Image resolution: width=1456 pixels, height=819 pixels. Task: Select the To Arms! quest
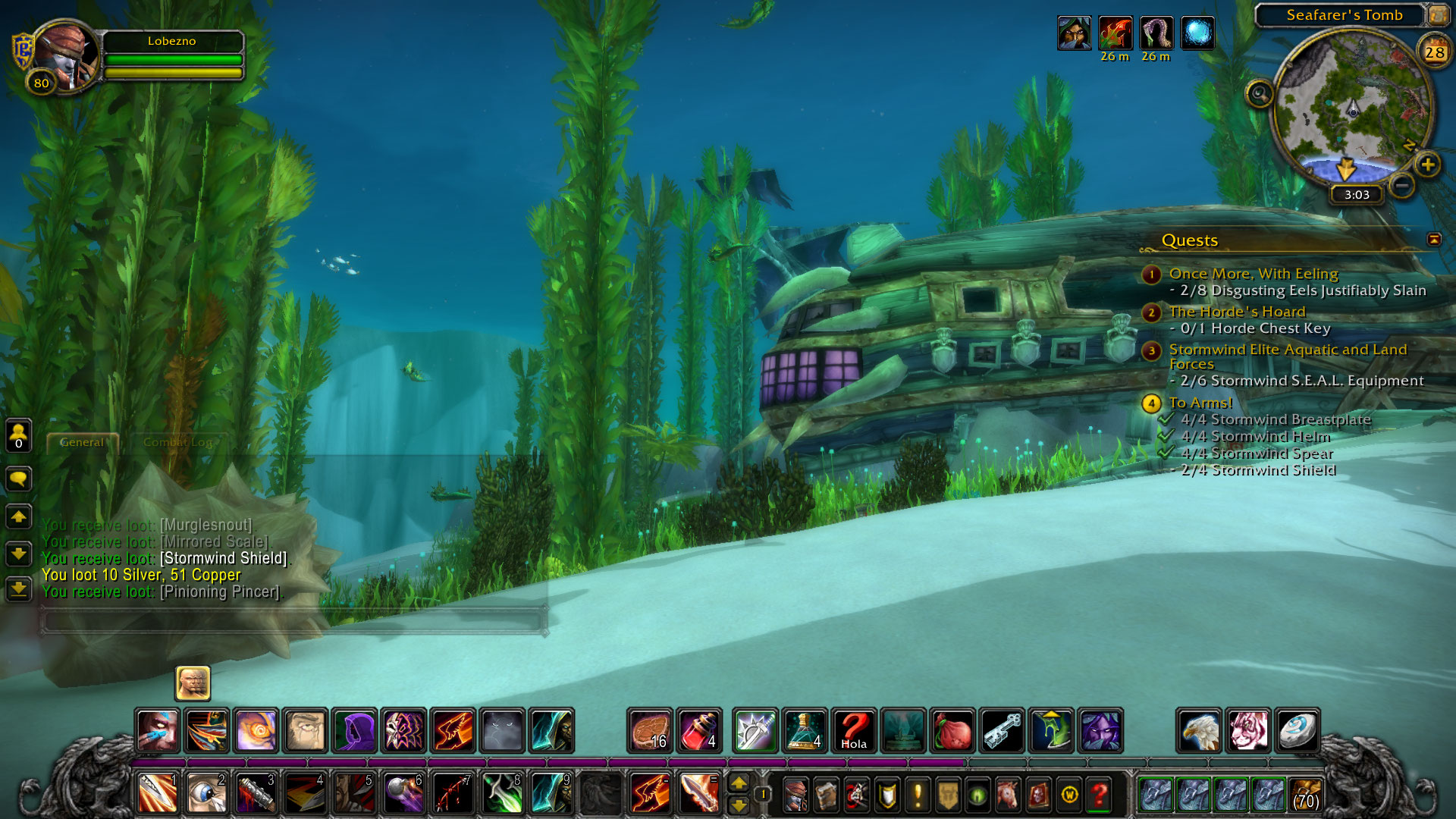click(x=1200, y=403)
